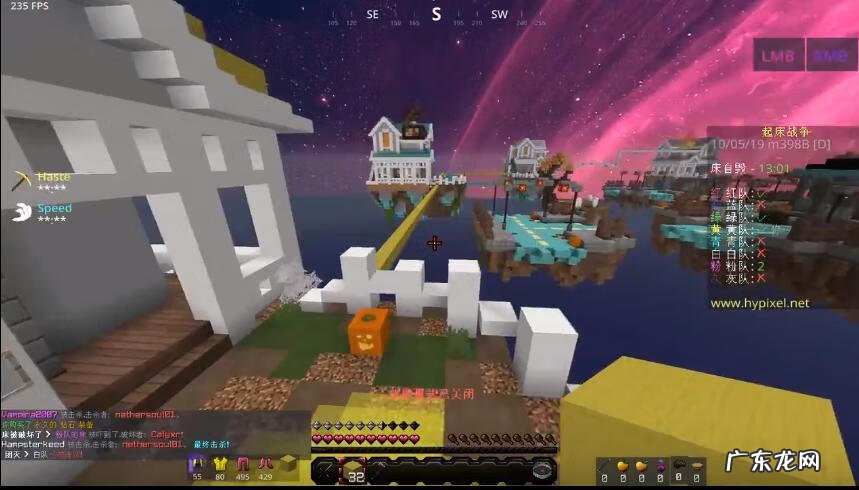Click the www.hypixel.net scoreboard line
The height and width of the screenshot is (490, 859).
point(759,303)
